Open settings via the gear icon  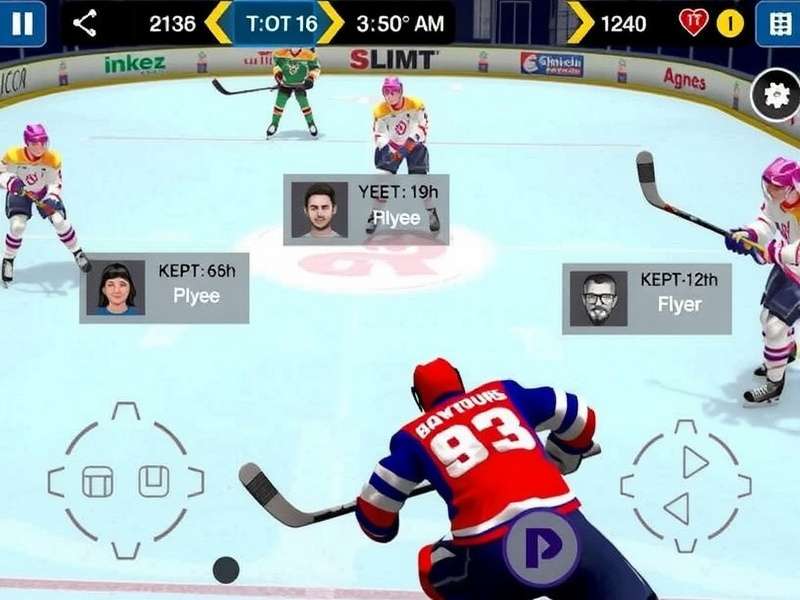pos(776,95)
